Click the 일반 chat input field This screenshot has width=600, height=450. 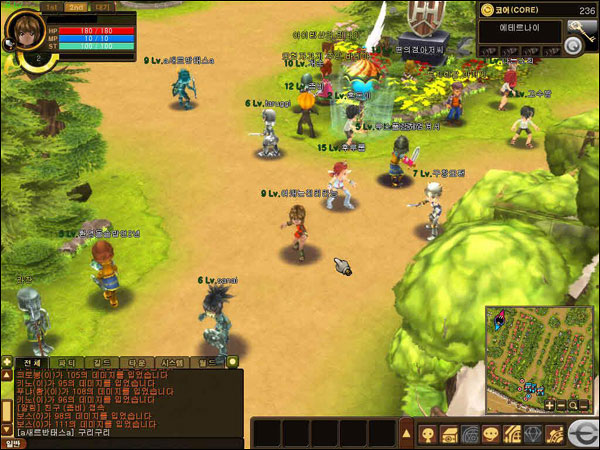coord(130,443)
